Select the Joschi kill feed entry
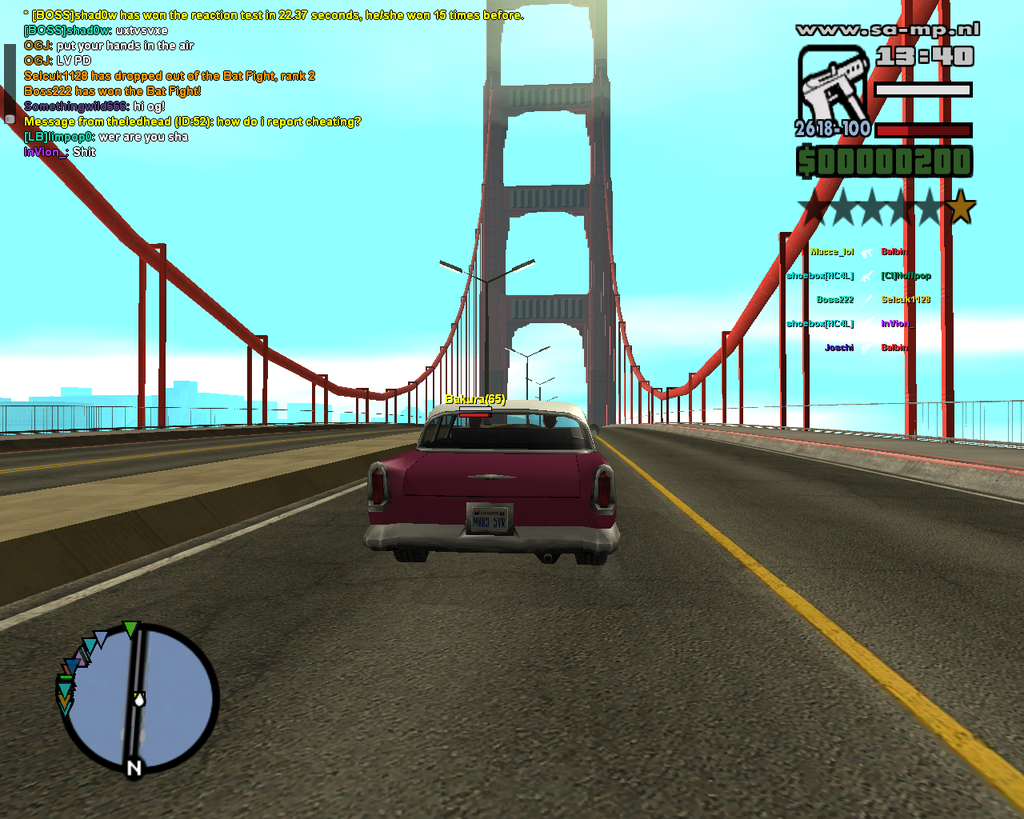The image size is (1024, 819). pos(838,348)
